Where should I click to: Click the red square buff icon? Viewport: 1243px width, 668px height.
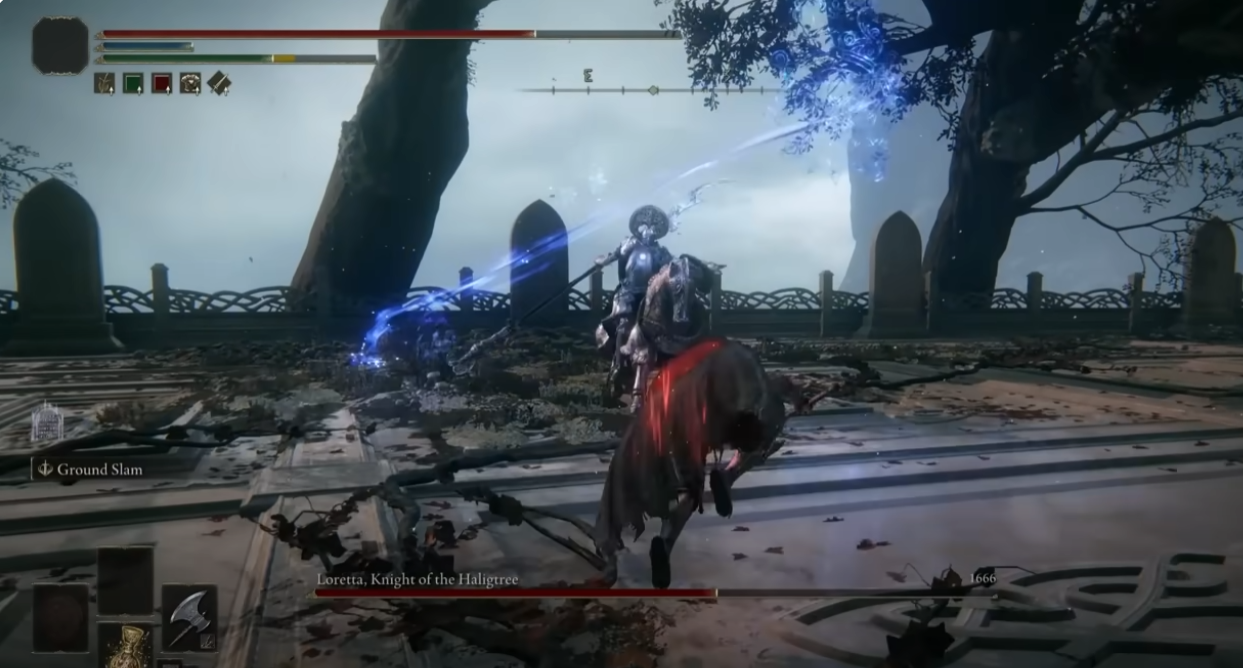(161, 83)
